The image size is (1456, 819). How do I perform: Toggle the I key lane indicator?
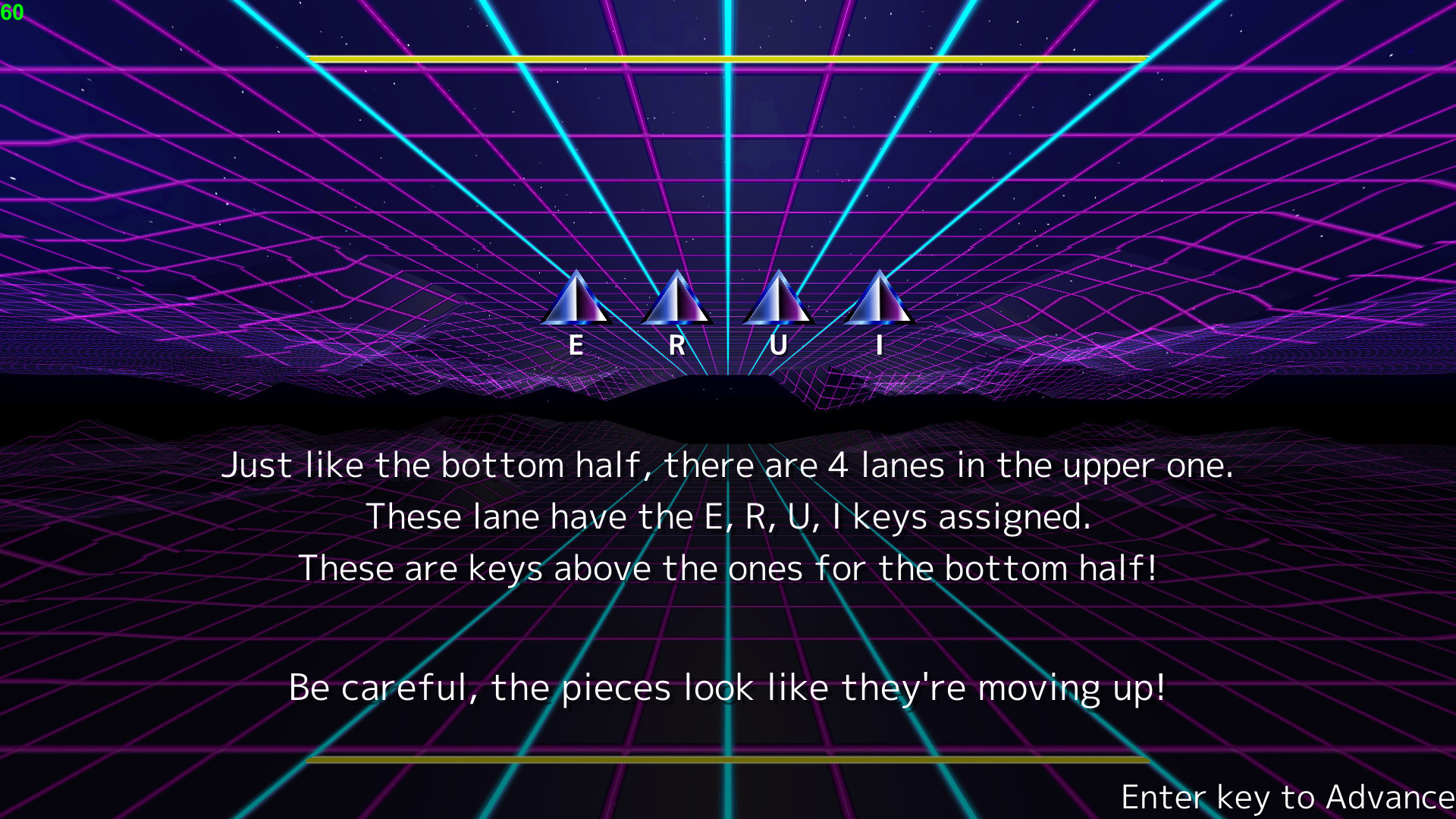point(878,345)
